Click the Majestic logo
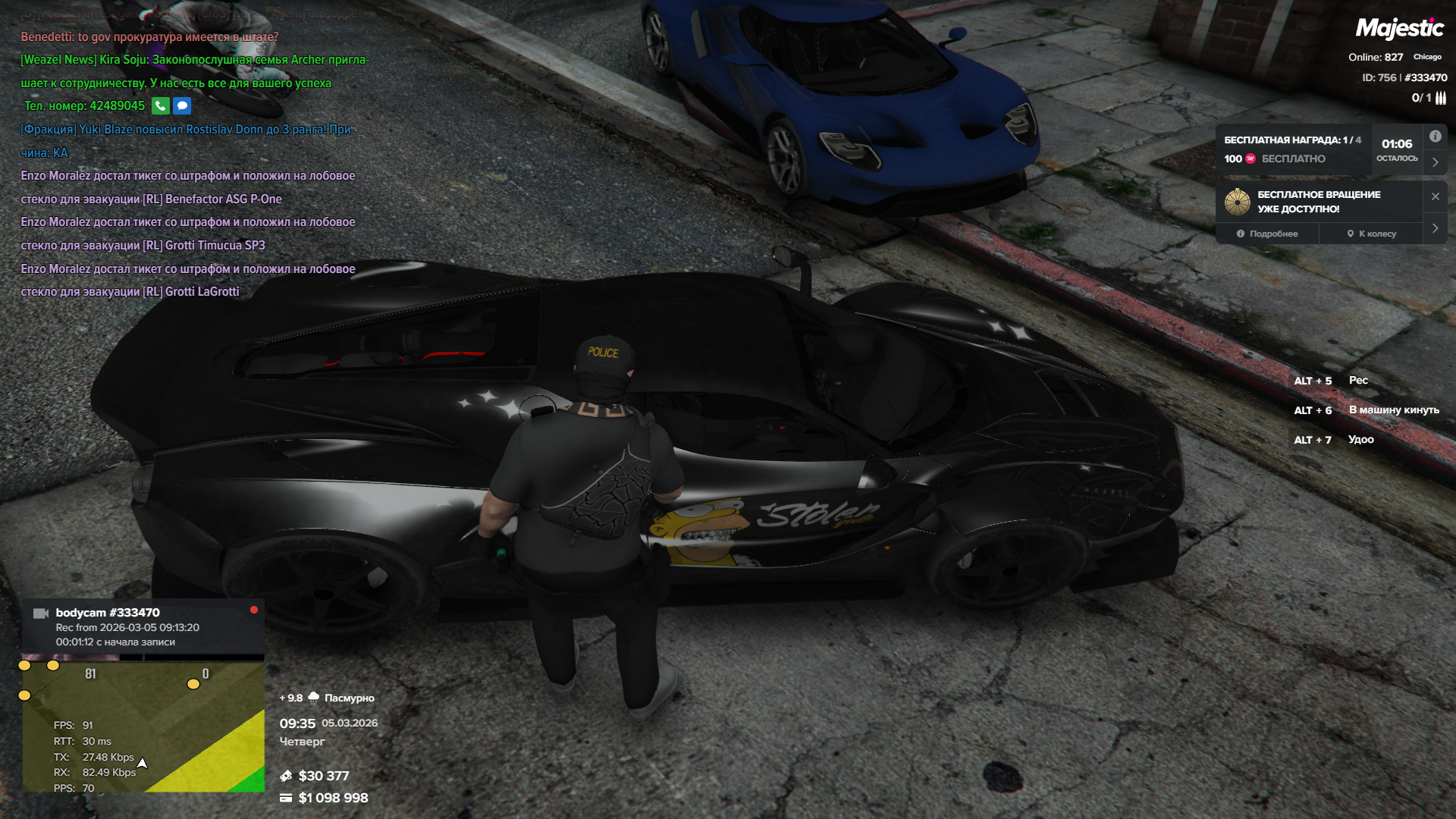The height and width of the screenshot is (819, 1456). click(1399, 29)
